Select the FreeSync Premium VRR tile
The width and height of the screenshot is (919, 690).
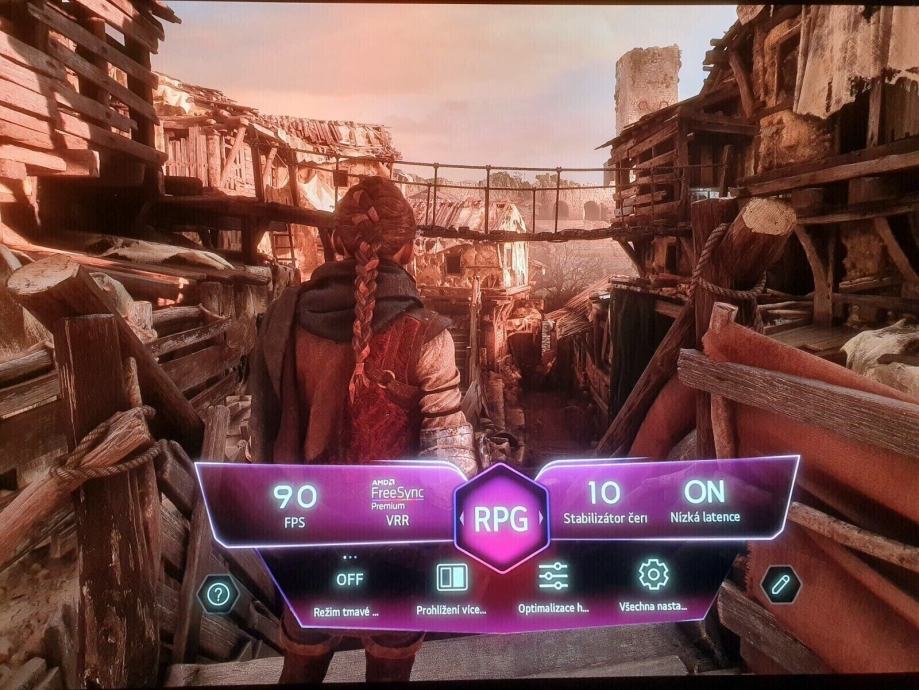397,502
